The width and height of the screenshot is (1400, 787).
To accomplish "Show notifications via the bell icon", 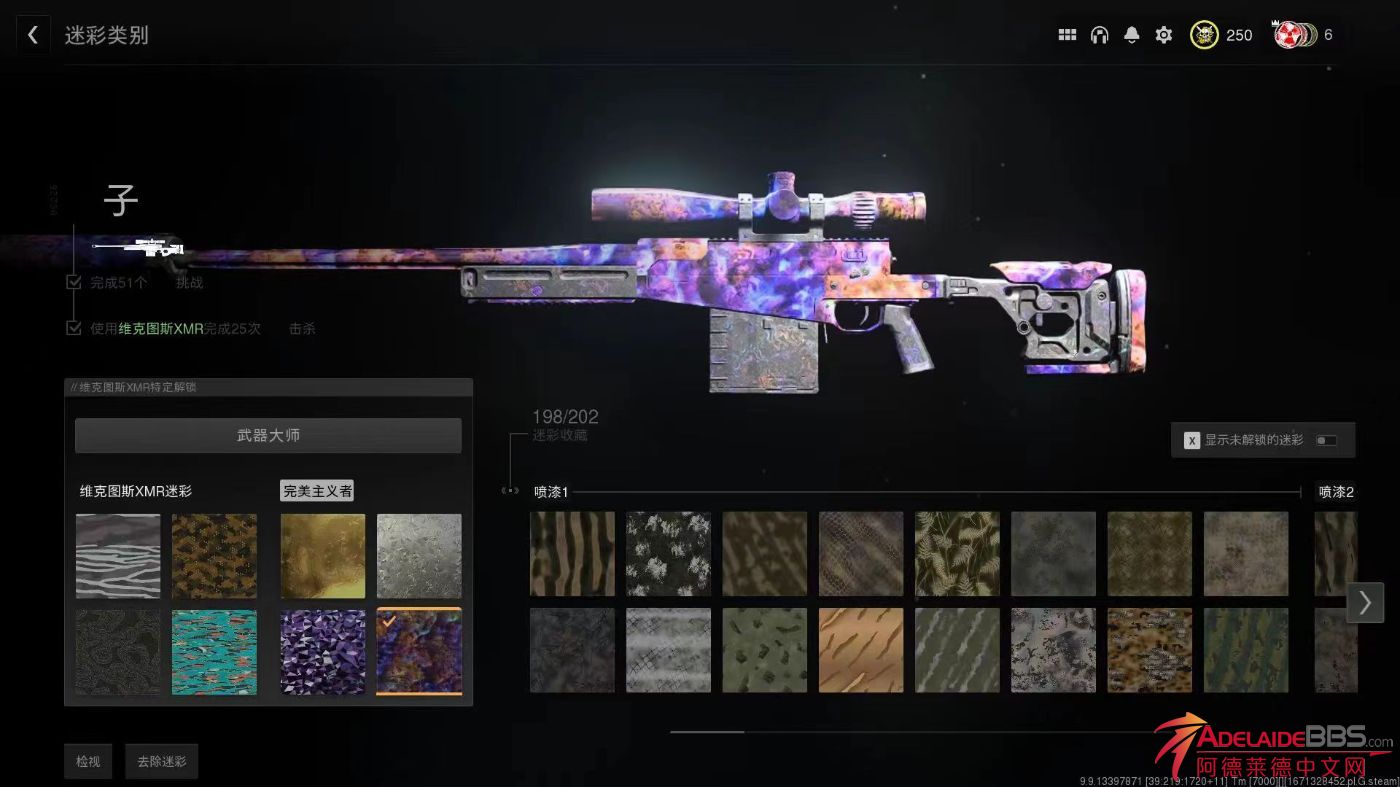I will pos(1131,35).
